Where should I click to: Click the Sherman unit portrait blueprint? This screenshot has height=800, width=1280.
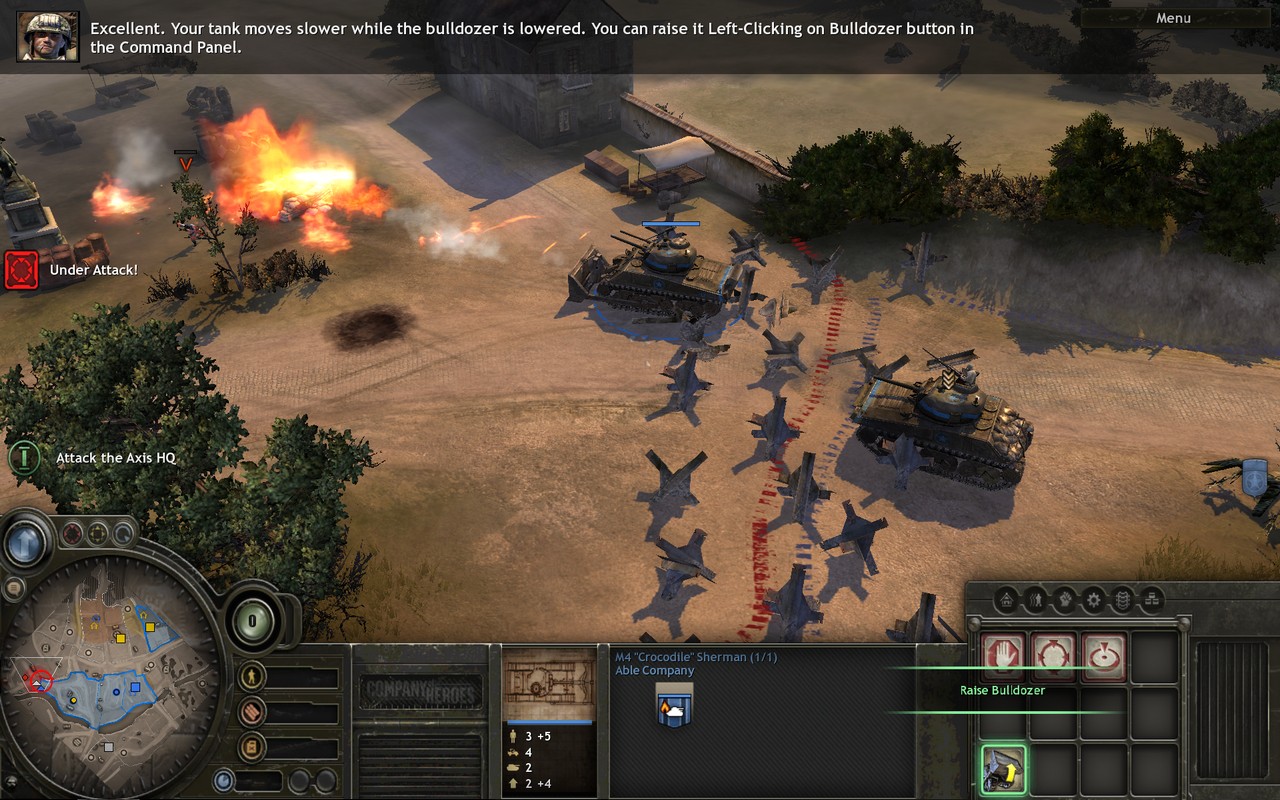(548, 686)
